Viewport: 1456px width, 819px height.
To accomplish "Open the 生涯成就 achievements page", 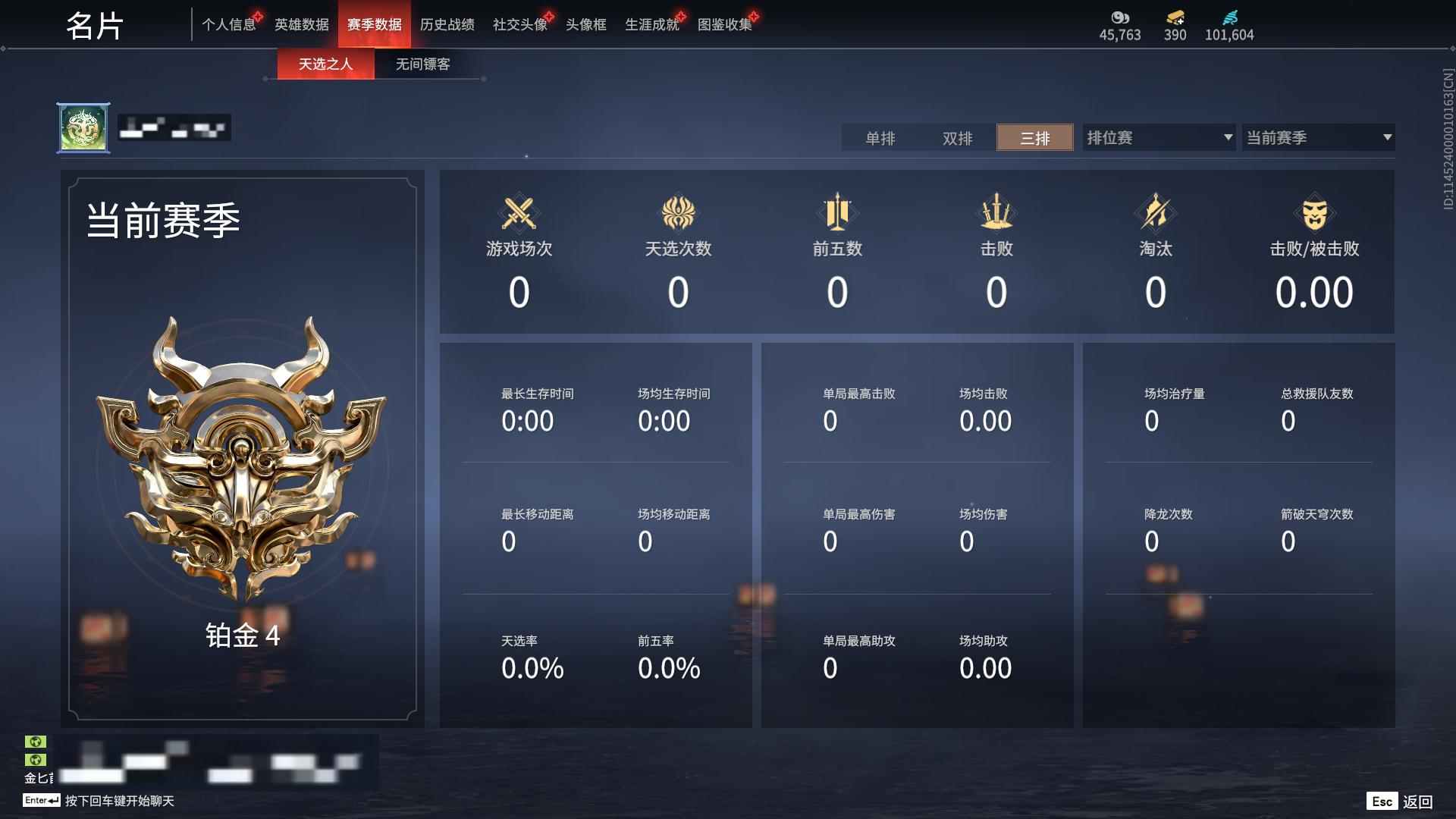I will coord(651,24).
